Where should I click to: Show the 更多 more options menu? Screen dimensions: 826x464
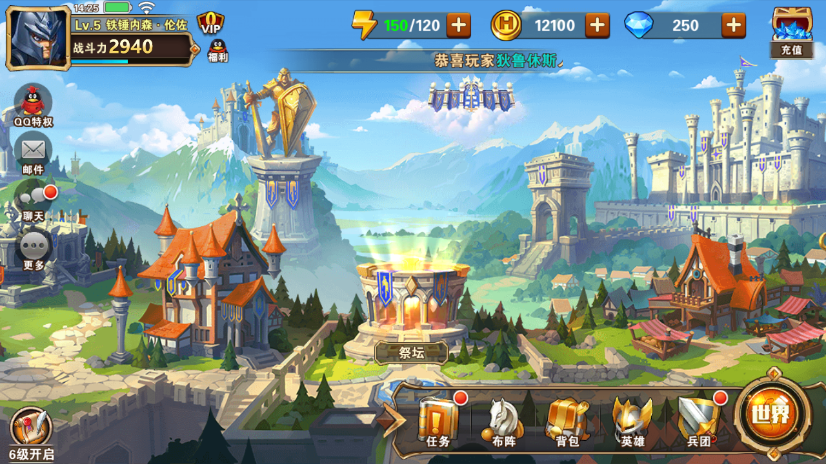33,247
